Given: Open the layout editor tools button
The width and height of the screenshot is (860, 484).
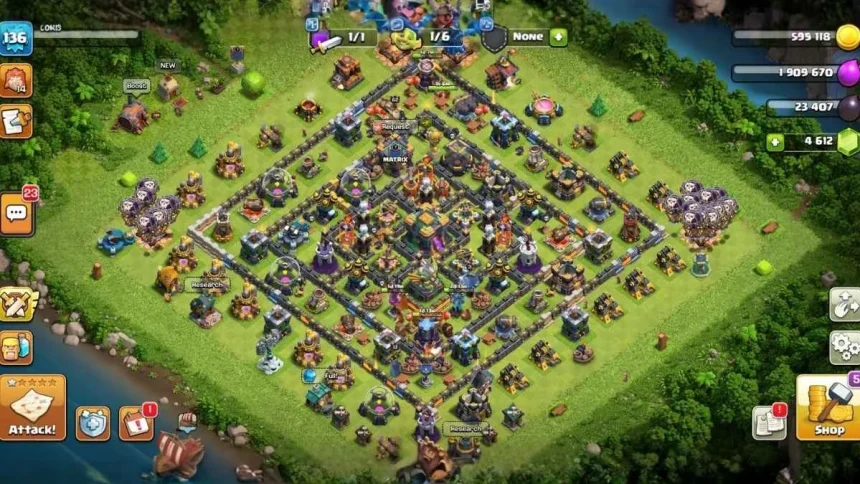Looking at the screenshot, I should click(x=845, y=304).
